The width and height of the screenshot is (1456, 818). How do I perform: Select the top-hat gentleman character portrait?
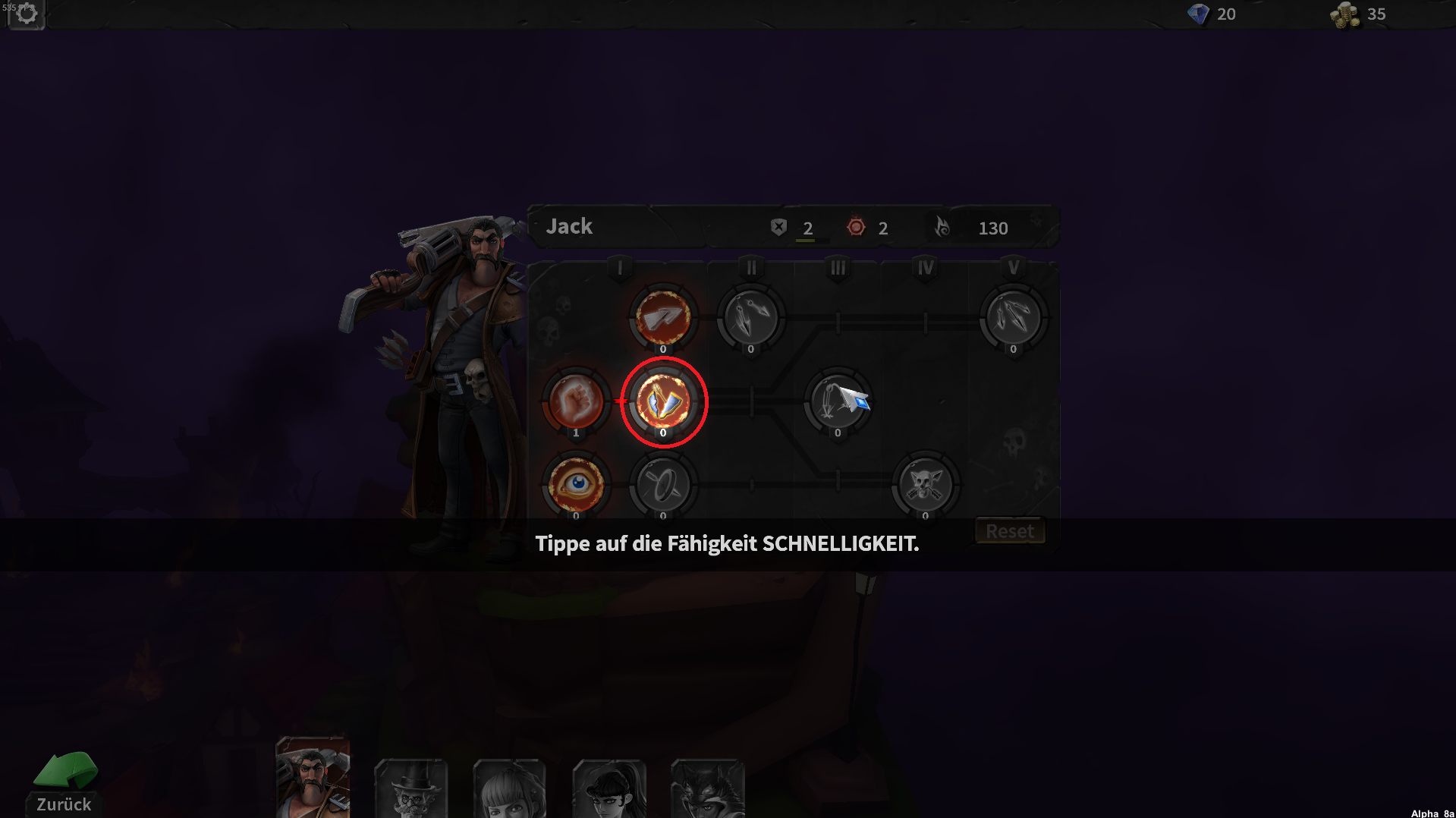pyautogui.click(x=410, y=789)
